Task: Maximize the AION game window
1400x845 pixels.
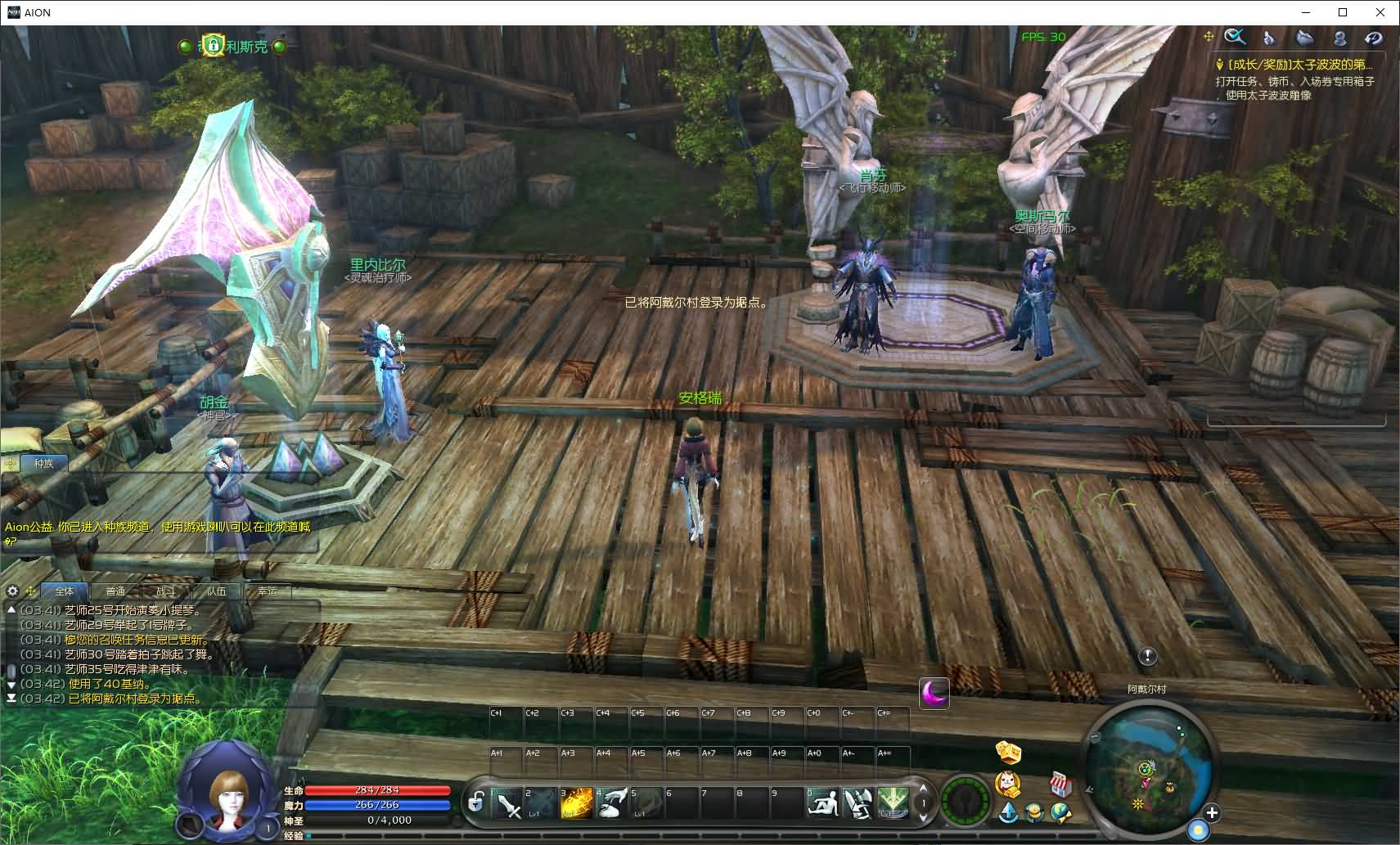Action: (x=1343, y=12)
